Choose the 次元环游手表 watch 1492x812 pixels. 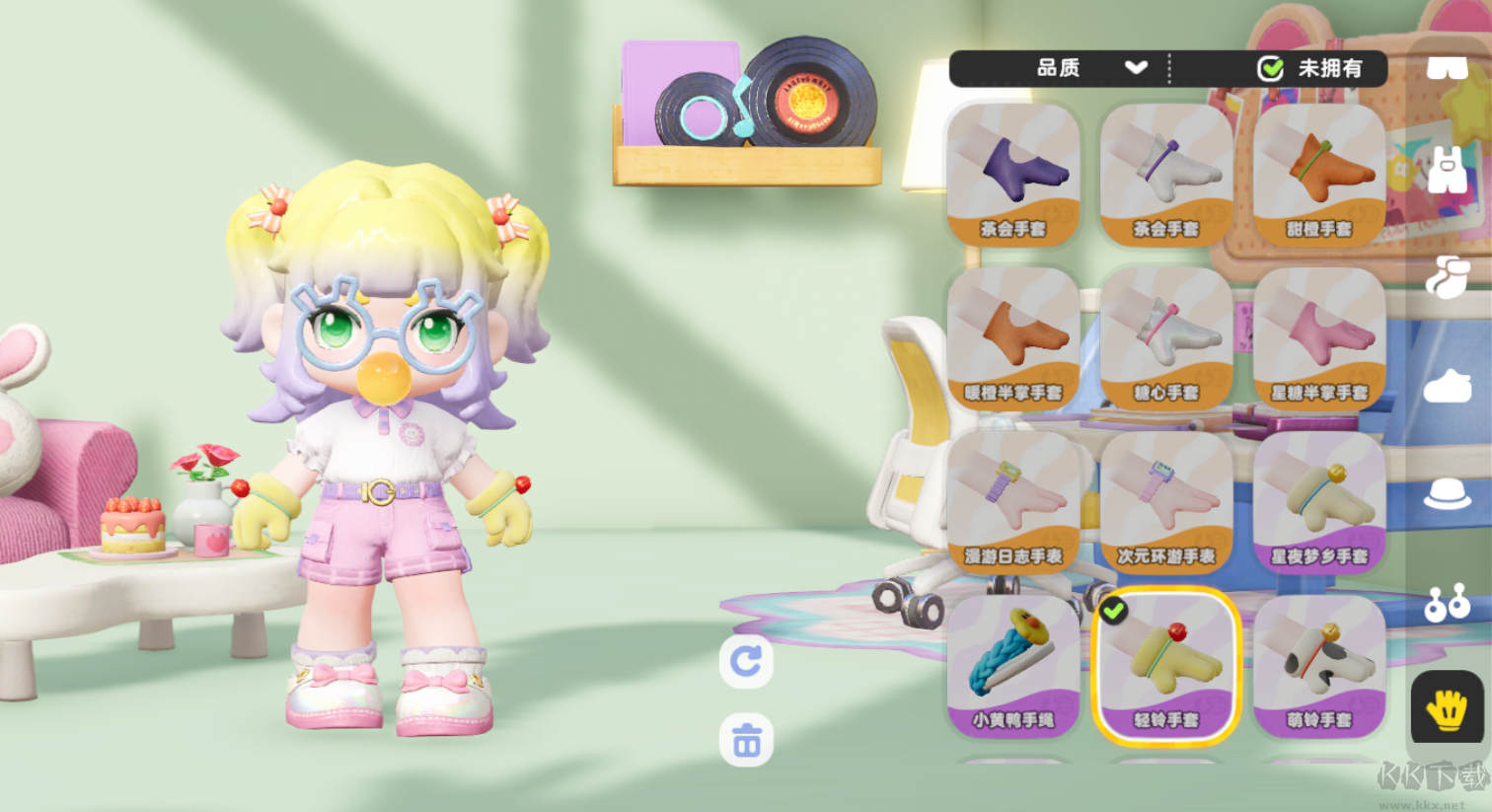1166,502
